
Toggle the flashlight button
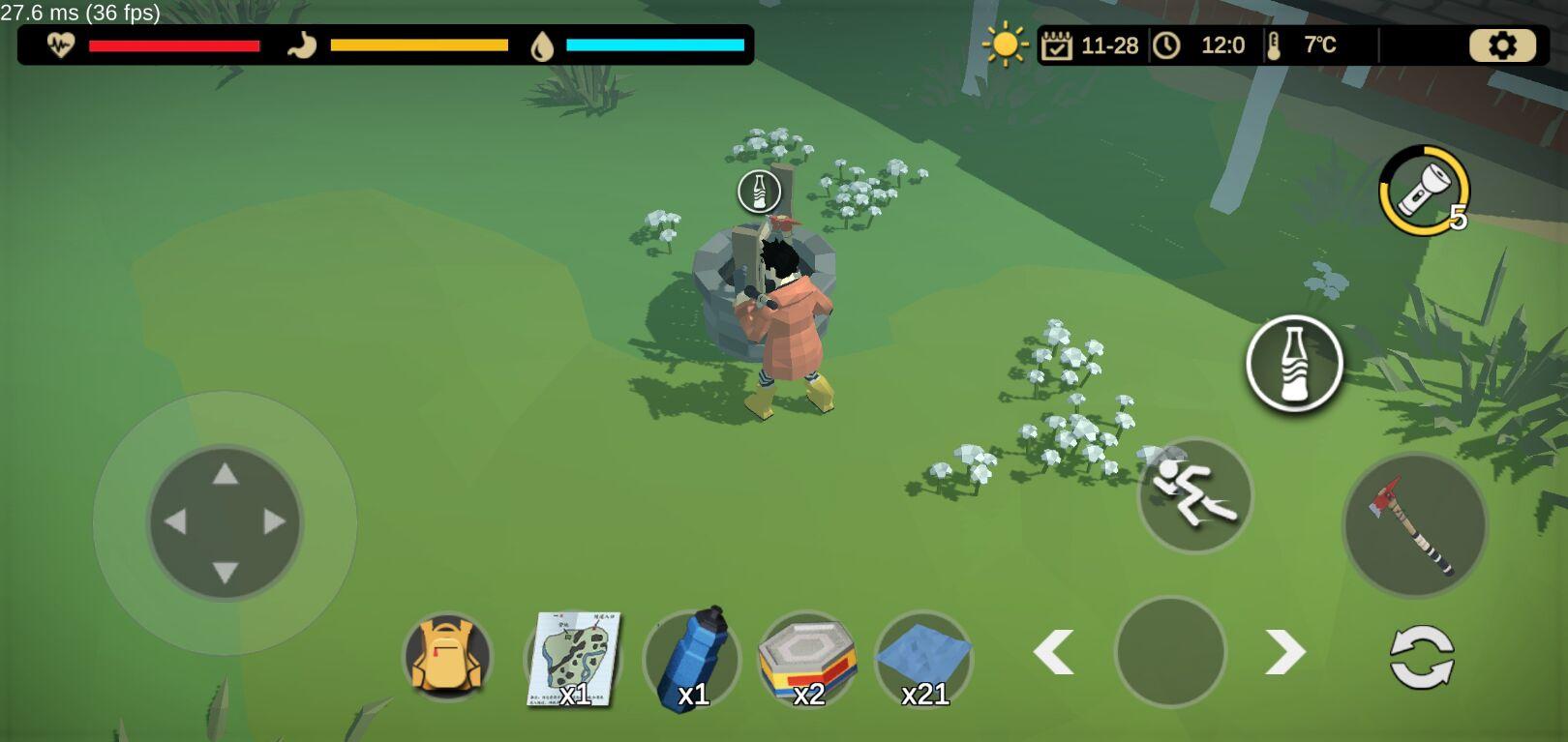(1424, 191)
